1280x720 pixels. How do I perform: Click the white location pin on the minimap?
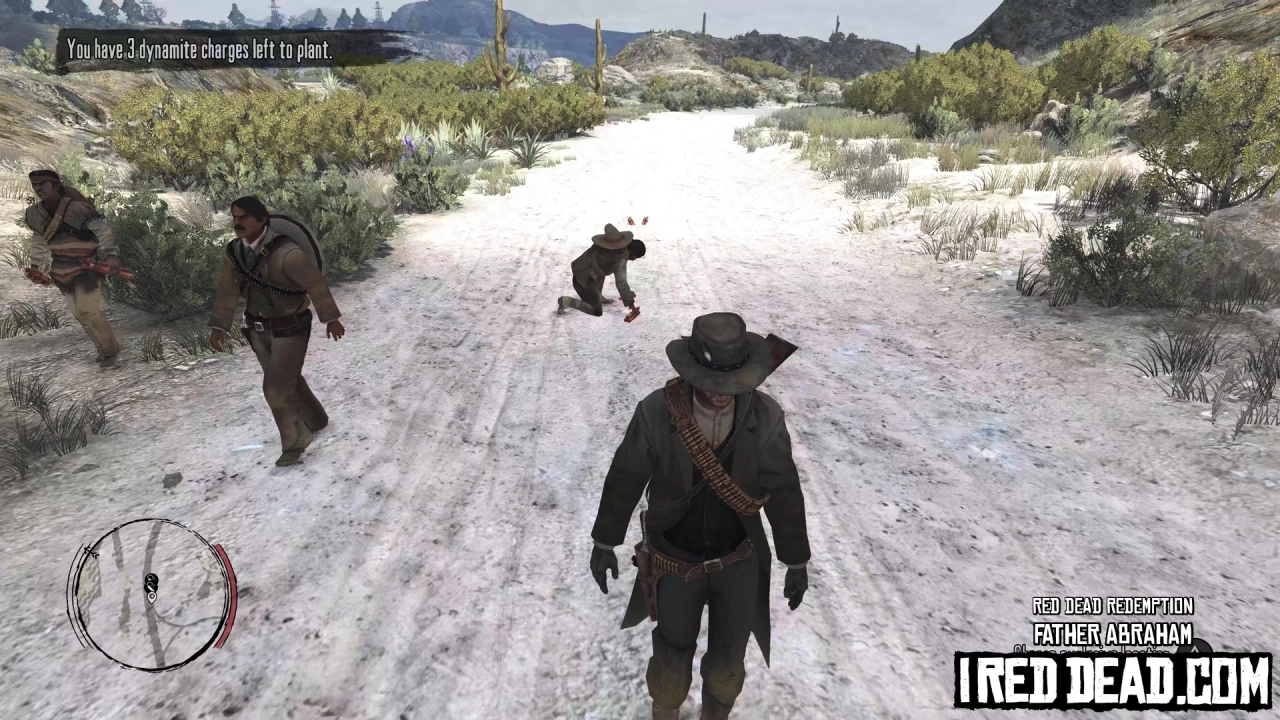point(152,598)
